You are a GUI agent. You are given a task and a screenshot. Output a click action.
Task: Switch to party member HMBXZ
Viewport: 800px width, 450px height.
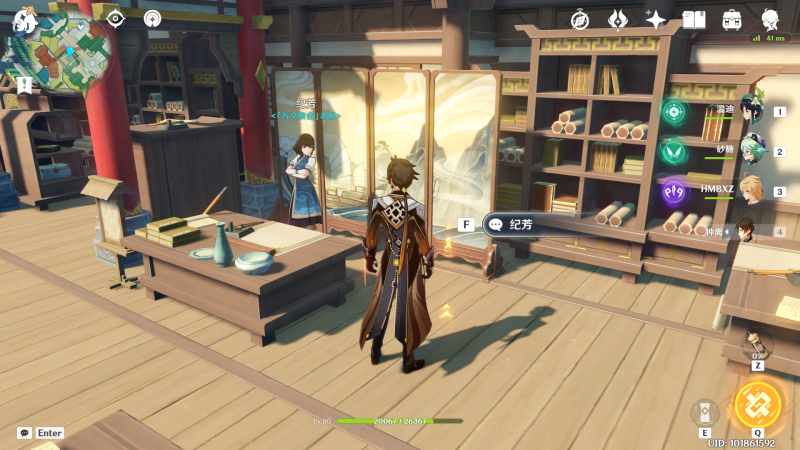753,190
